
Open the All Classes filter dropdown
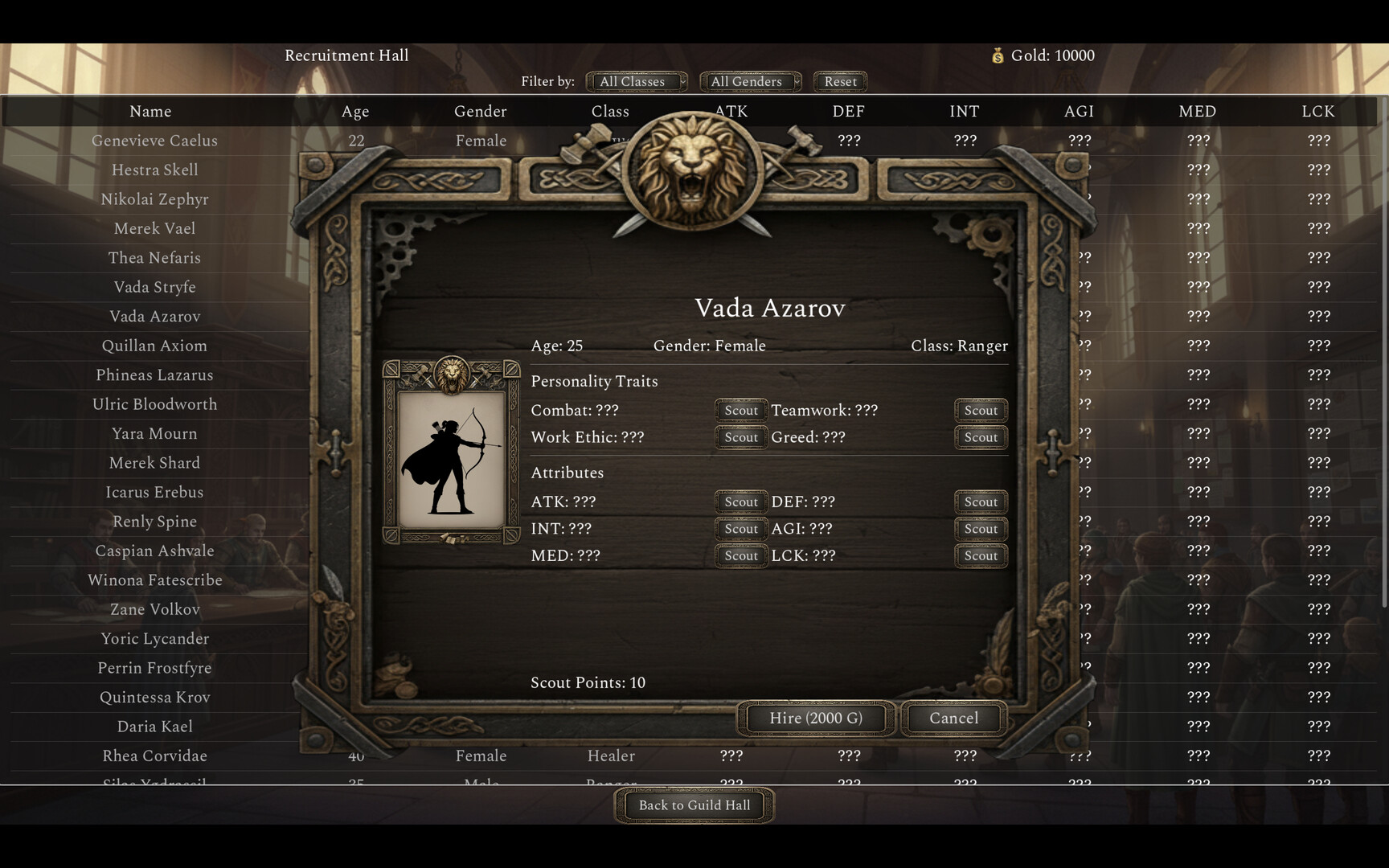point(635,81)
